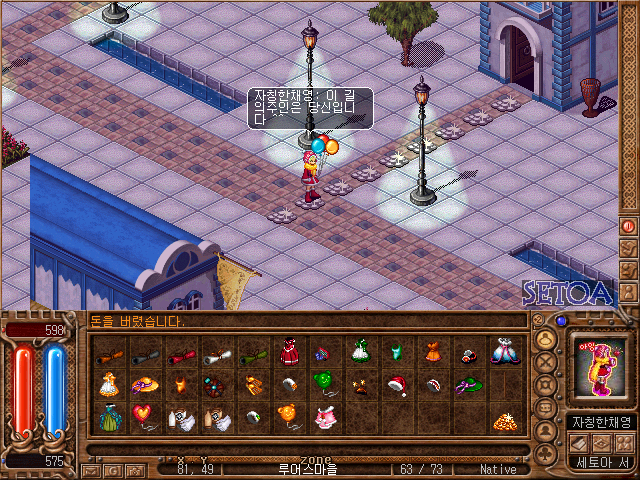
Task: Select the white scroll in the inventory
Action: (218, 352)
